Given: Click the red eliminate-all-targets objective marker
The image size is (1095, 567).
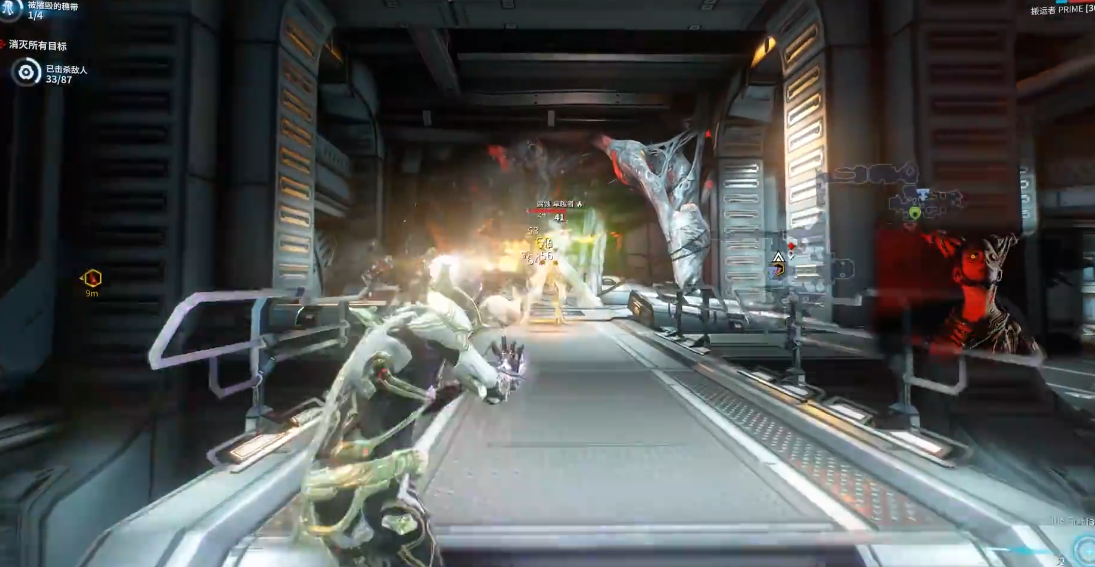Looking at the screenshot, I should pos(4,45).
